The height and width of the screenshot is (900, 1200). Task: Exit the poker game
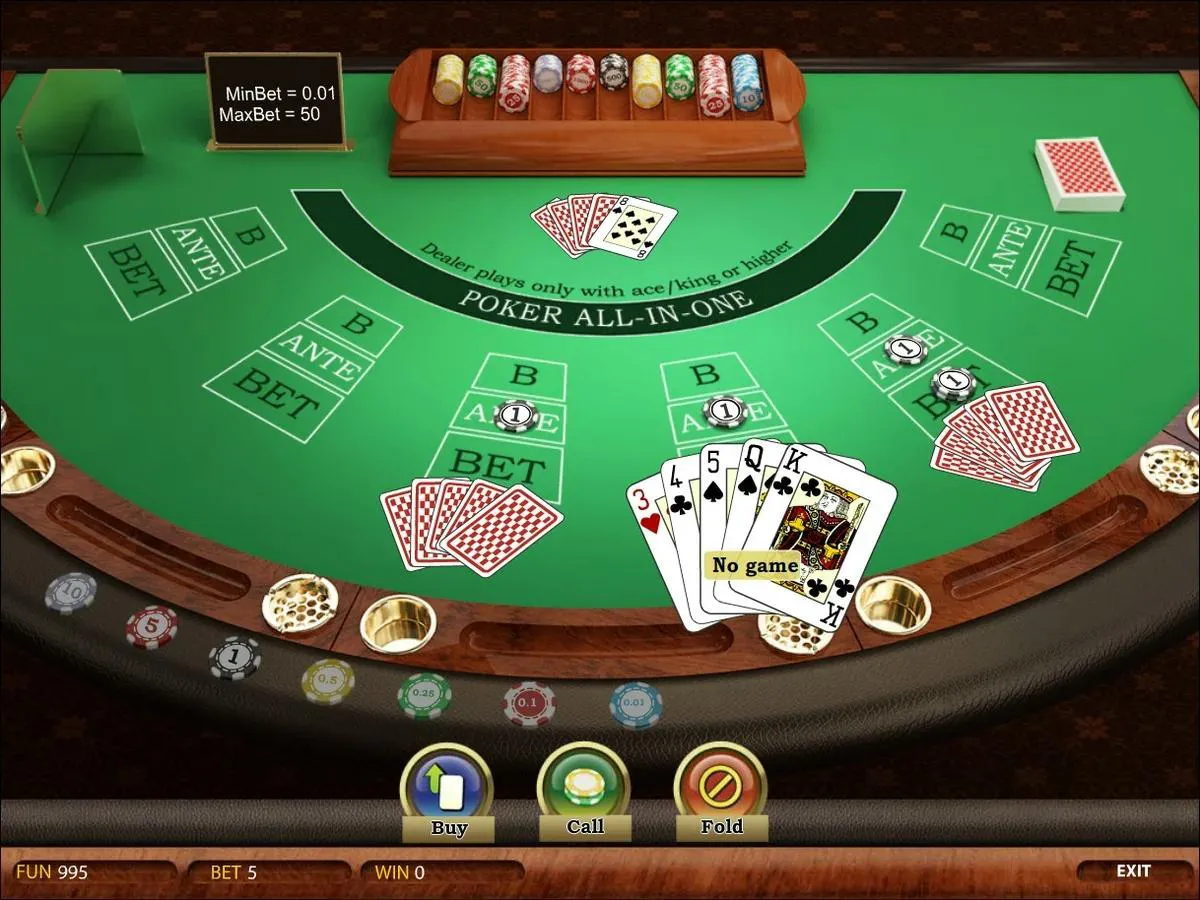(x=1133, y=871)
